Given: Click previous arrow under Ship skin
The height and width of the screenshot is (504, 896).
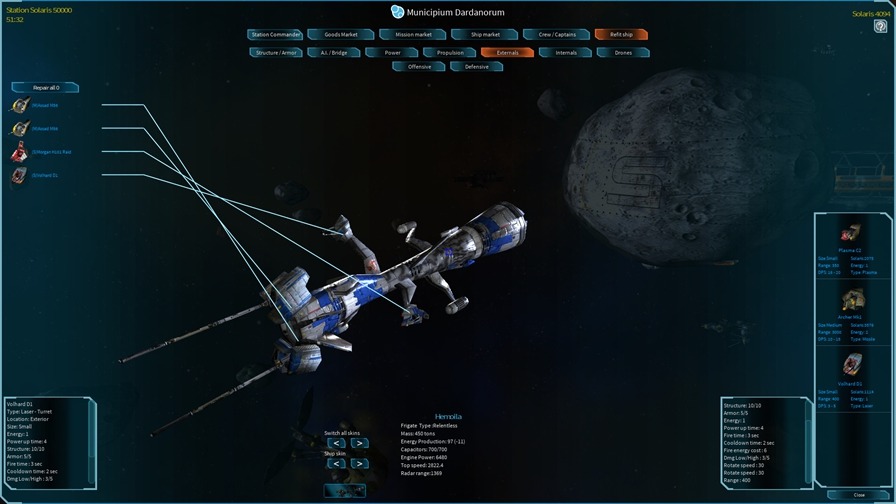Looking at the screenshot, I should pos(336,464).
